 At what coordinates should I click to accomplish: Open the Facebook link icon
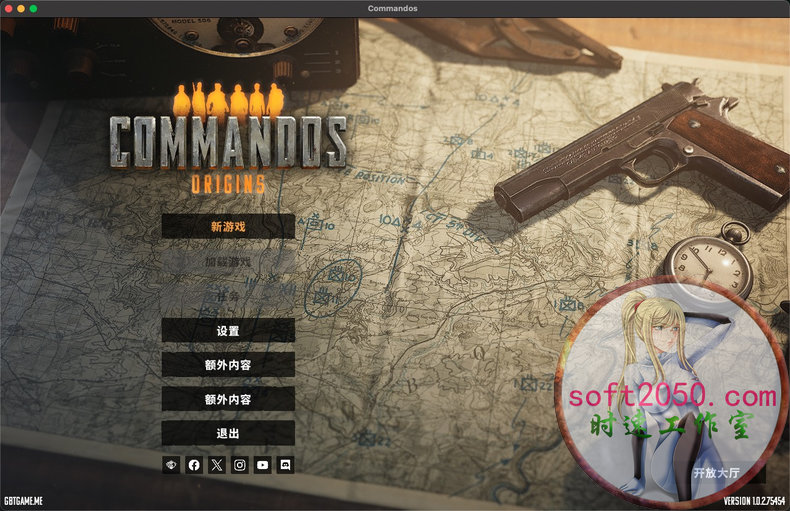(x=194, y=465)
